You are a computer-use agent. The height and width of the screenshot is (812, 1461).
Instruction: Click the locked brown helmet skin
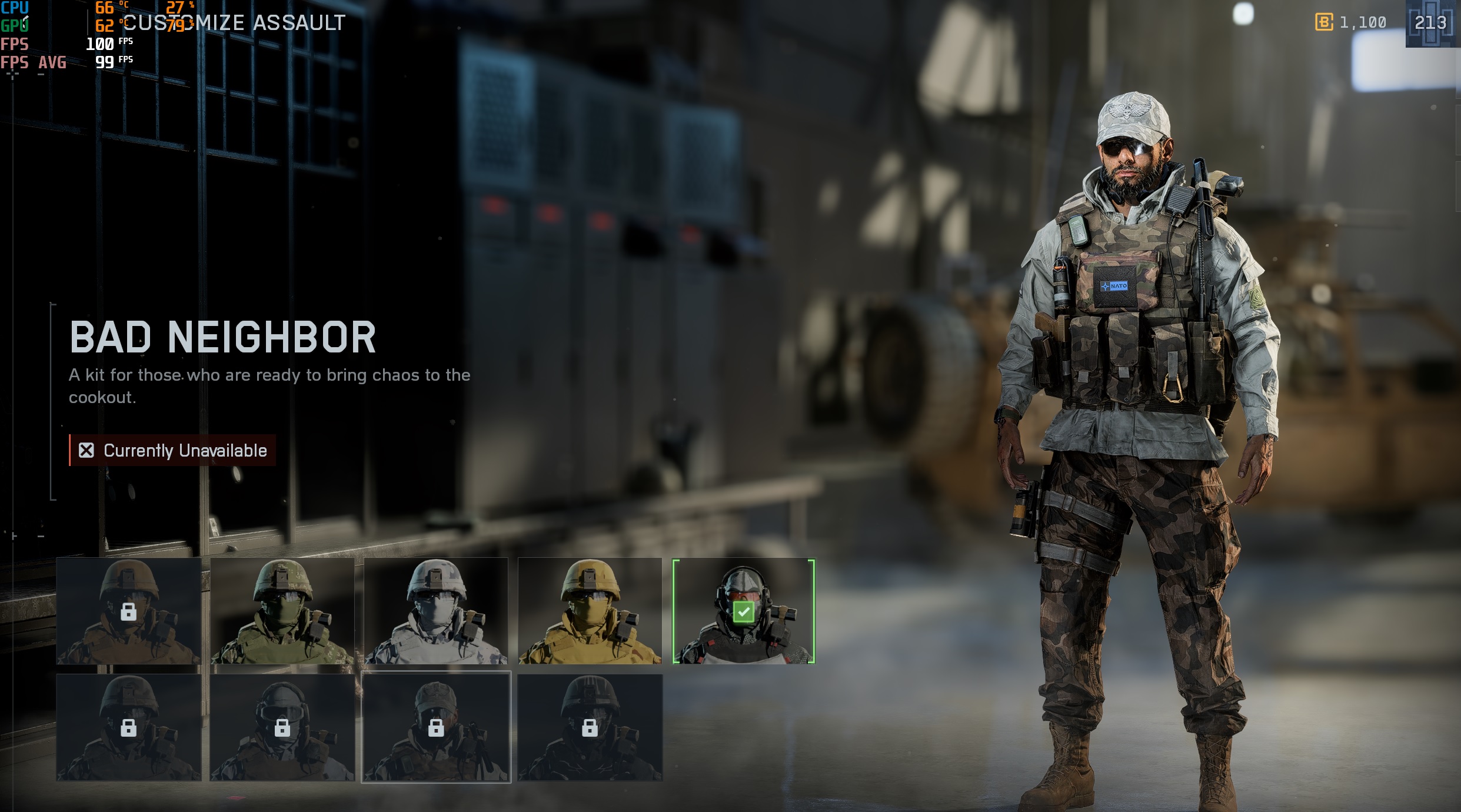[128, 611]
